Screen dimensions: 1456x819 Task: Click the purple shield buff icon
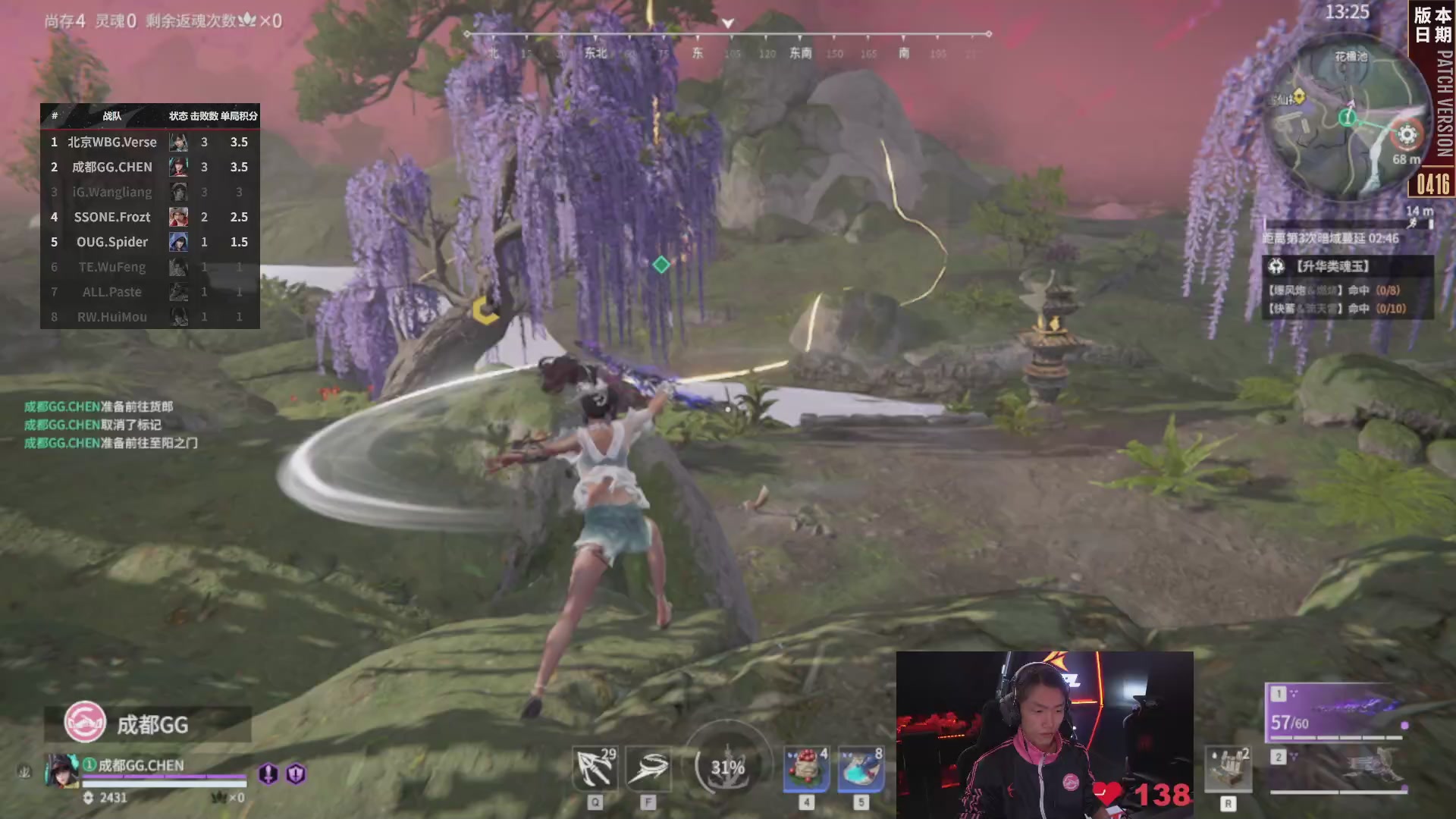(x=296, y=773)
